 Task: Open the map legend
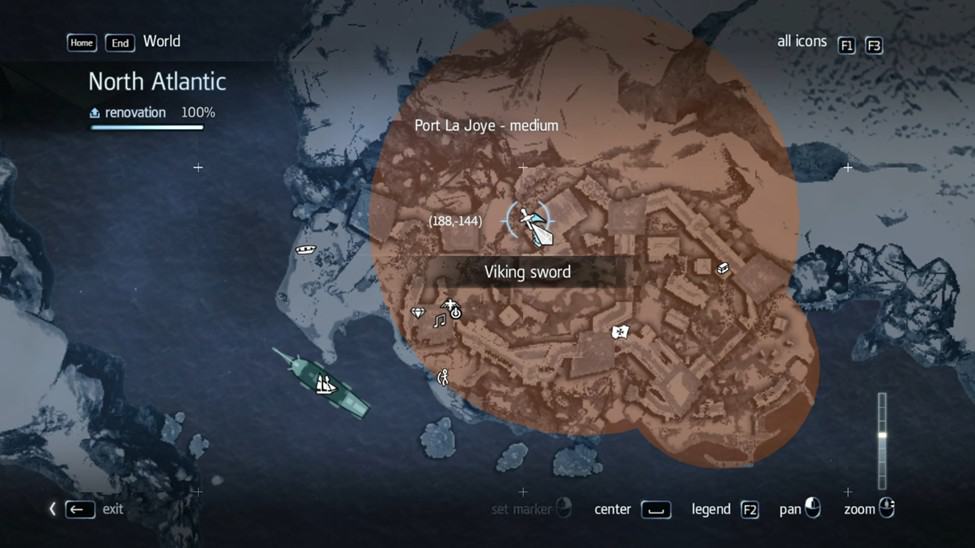click(749, 509)
